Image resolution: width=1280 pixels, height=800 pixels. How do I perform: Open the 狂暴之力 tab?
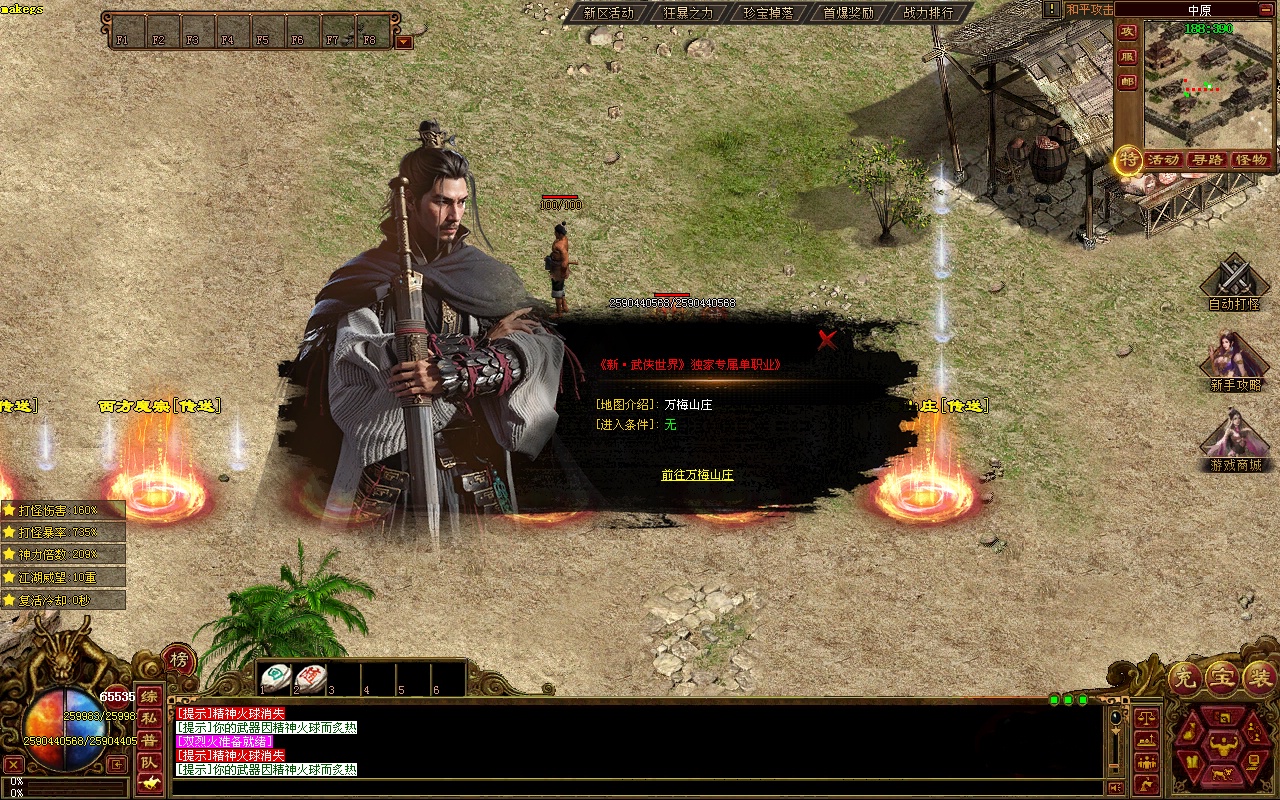(688, 13)
